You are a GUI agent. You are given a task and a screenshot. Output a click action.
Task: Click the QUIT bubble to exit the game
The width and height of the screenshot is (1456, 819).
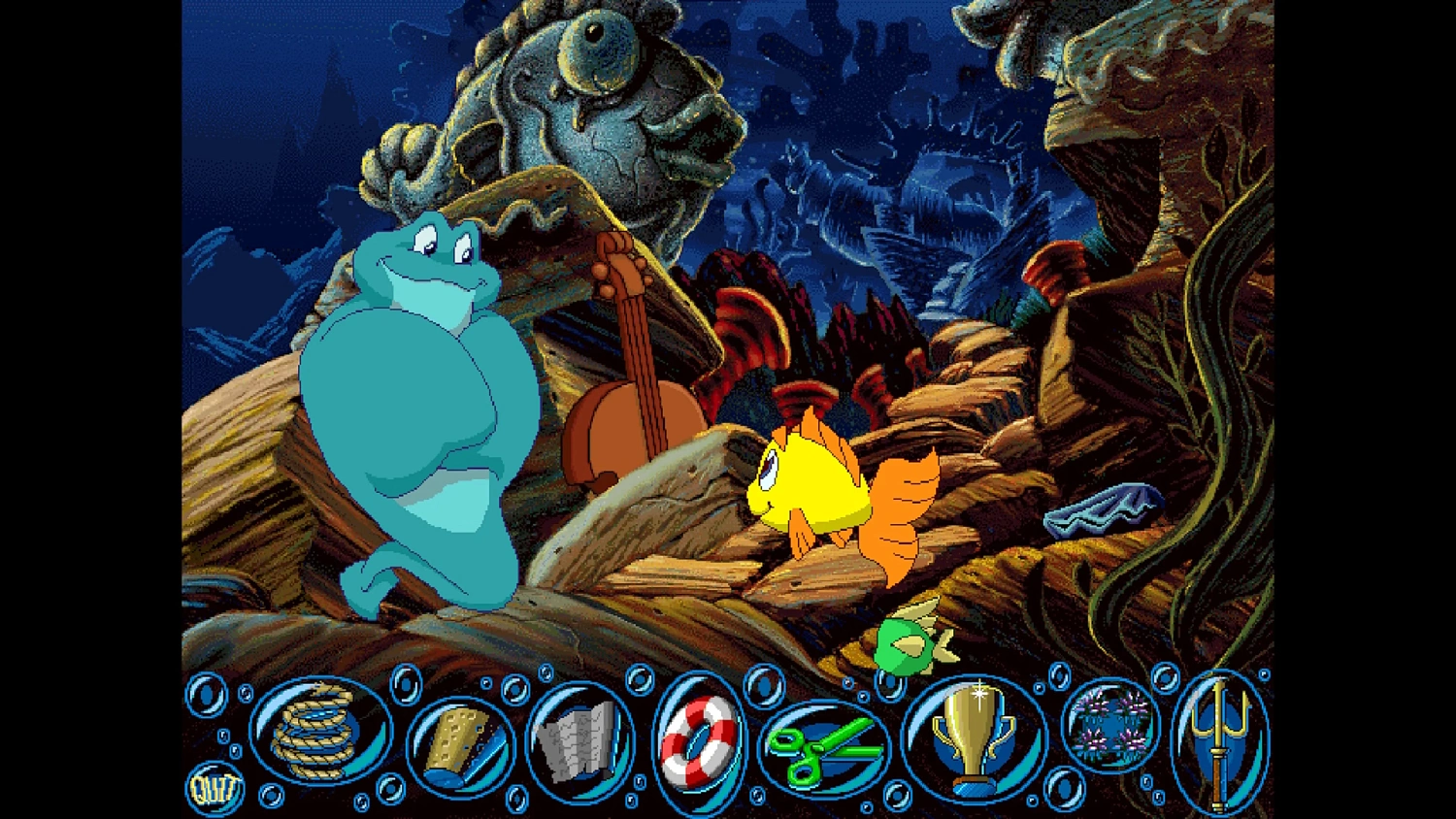coord(214,788)
